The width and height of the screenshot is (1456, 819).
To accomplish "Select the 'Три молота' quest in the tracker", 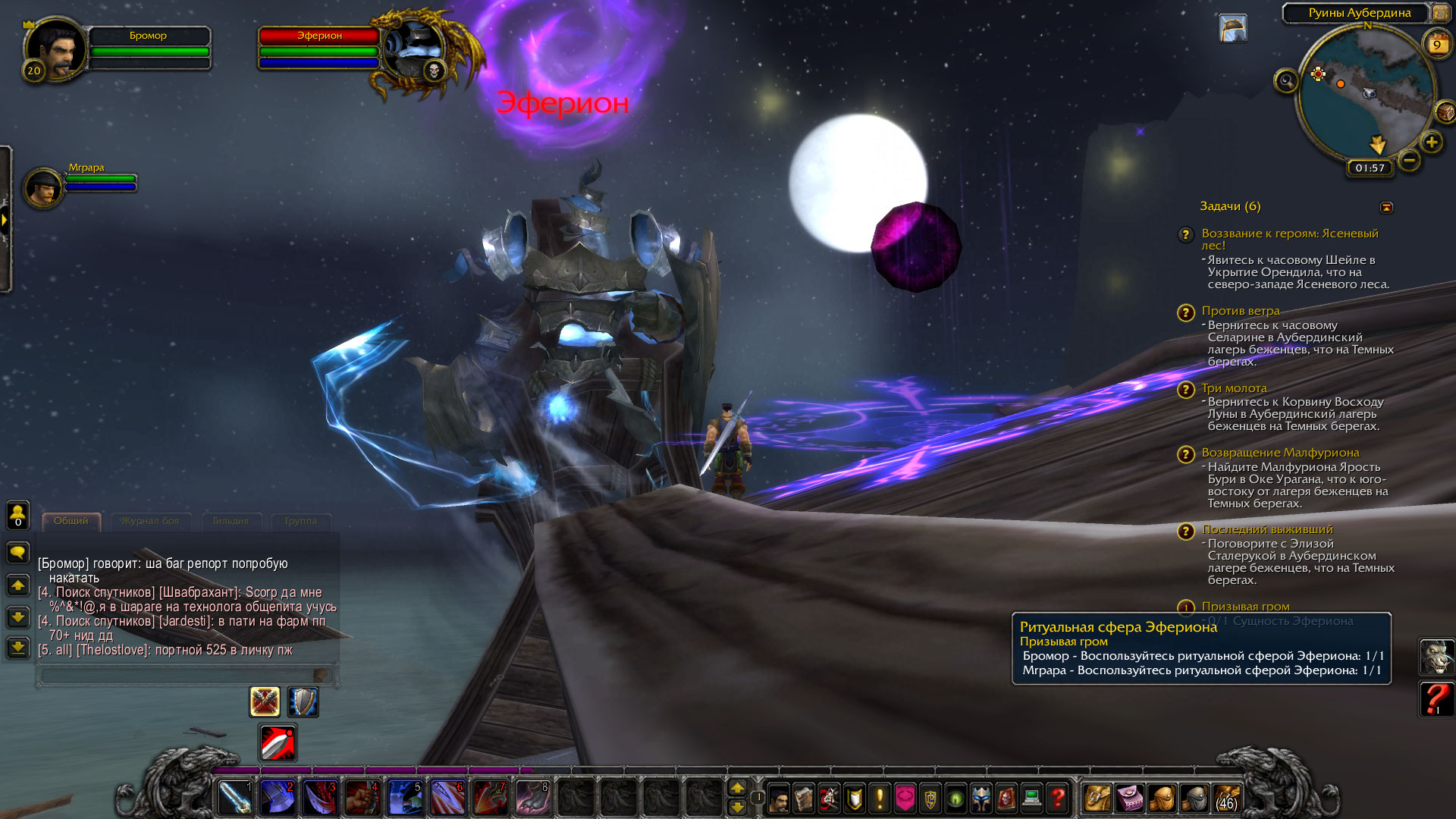I will tap(1234, 388).
